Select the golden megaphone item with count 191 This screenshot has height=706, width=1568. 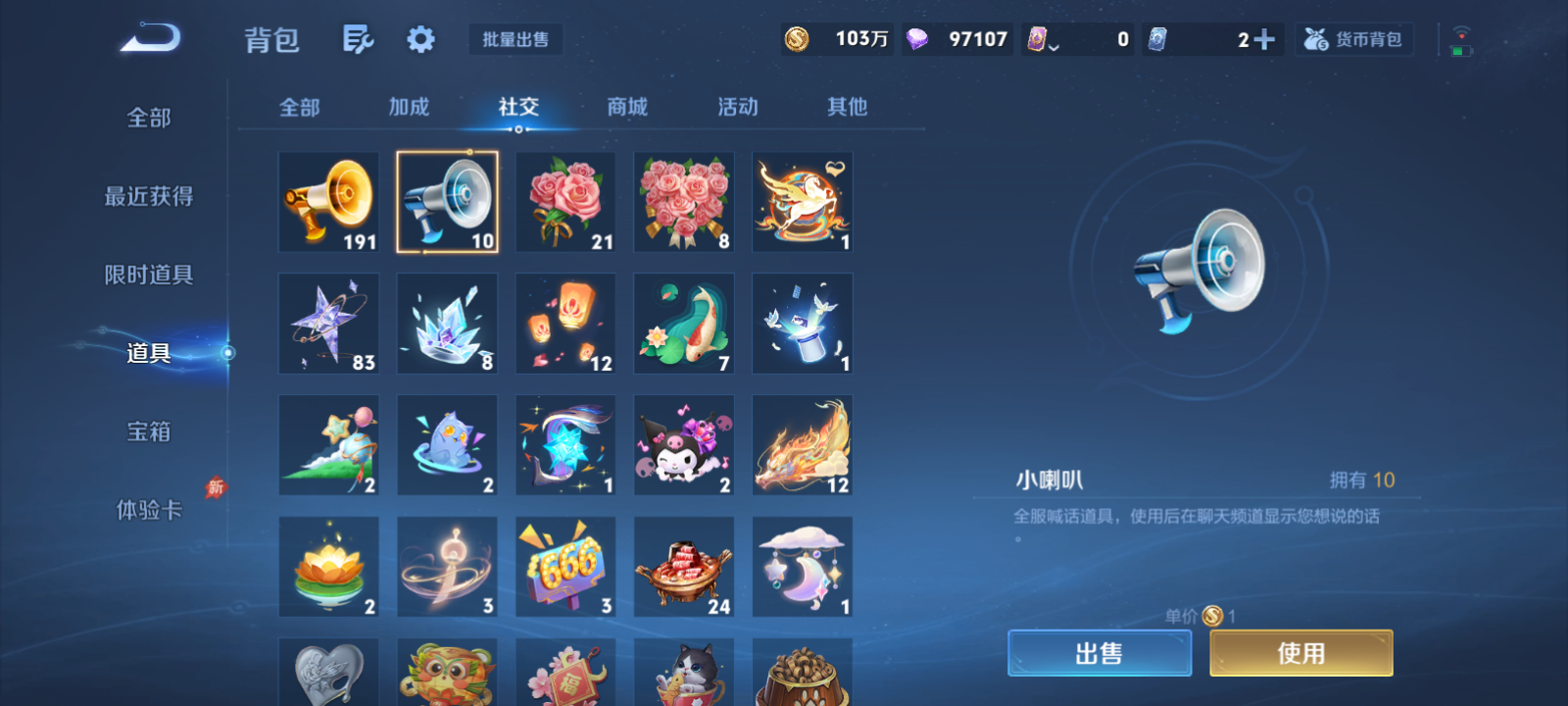328,202
